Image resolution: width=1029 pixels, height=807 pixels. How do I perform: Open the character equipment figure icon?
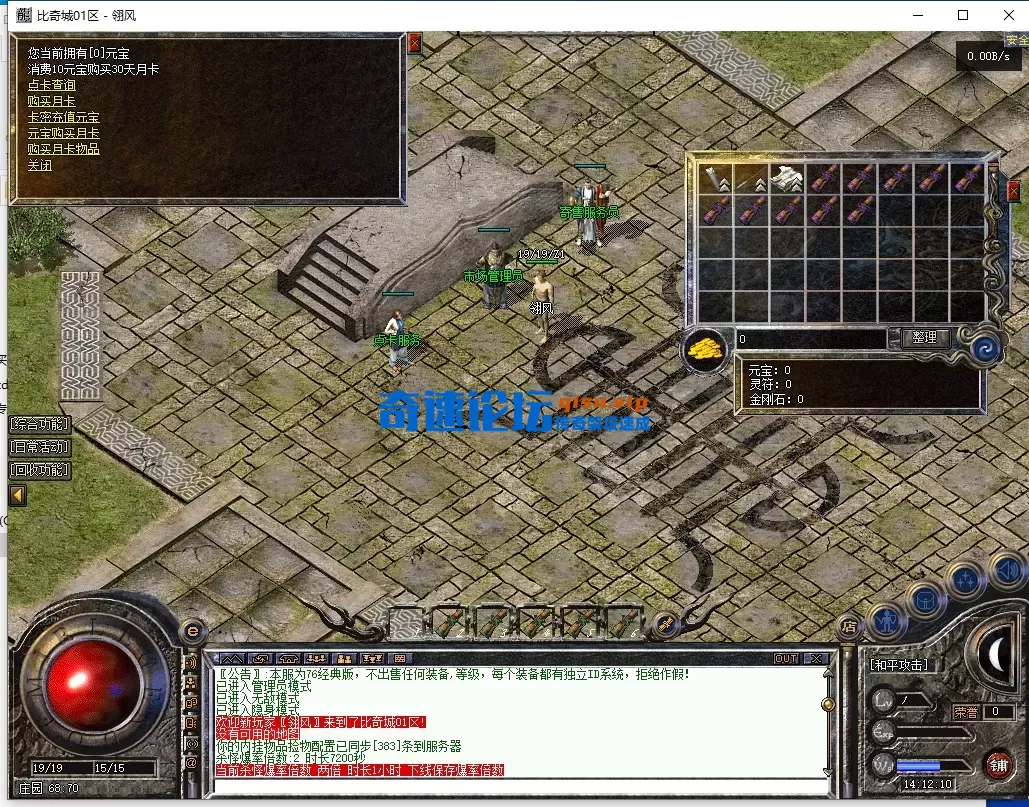(886, 621)
